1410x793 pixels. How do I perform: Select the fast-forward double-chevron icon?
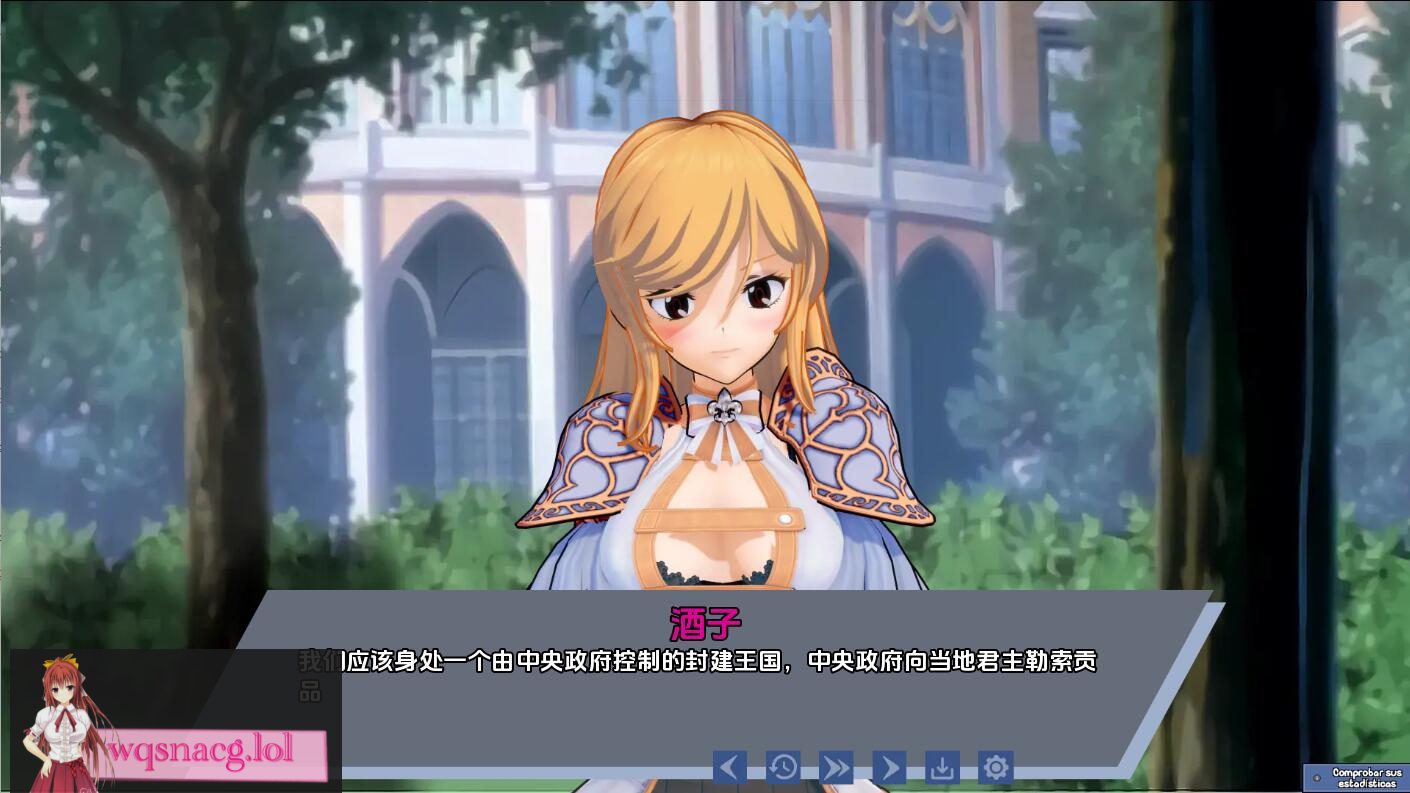click(x=837, y=767)
